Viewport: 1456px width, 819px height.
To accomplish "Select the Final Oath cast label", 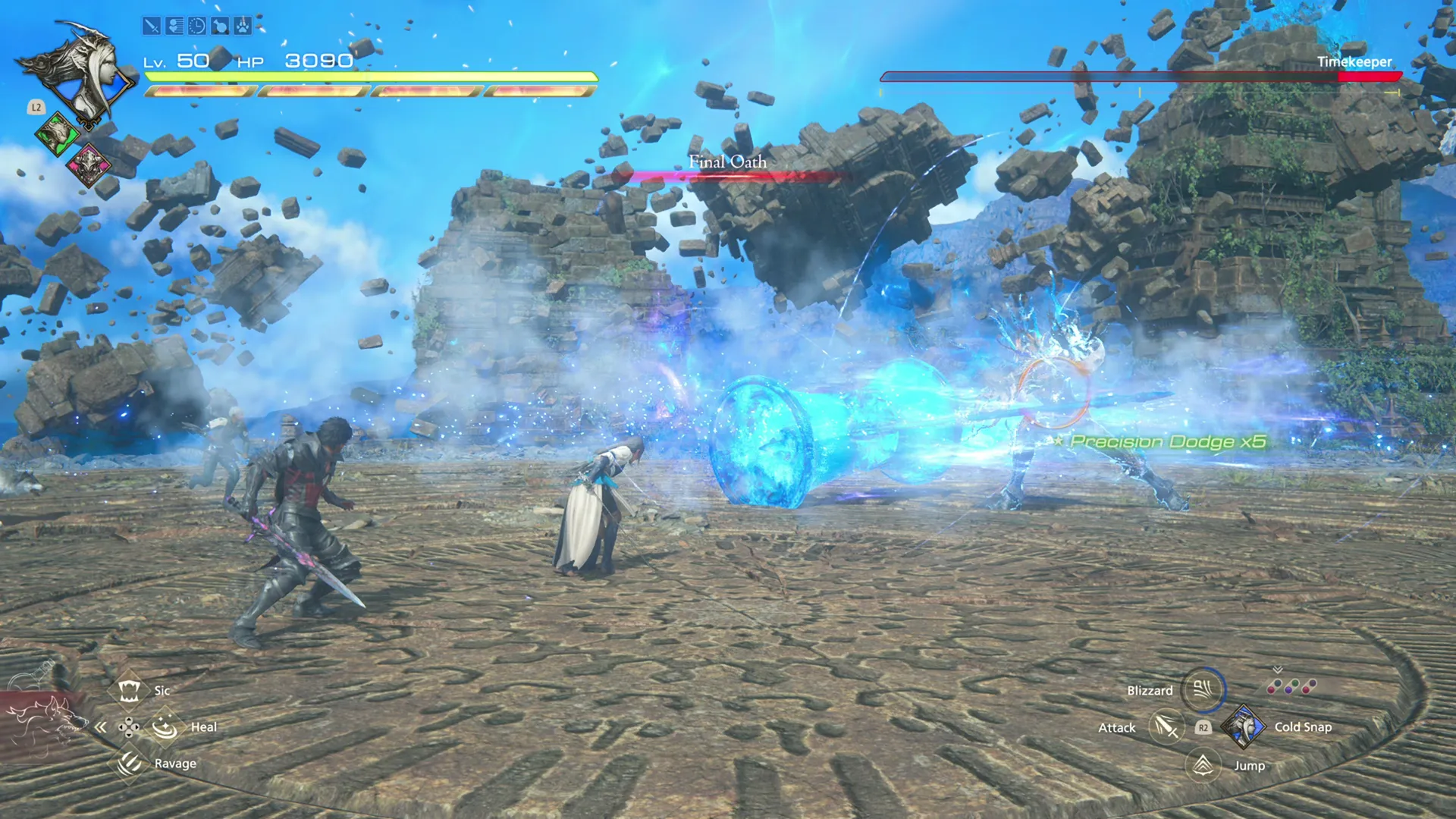I will click(726, 162).
